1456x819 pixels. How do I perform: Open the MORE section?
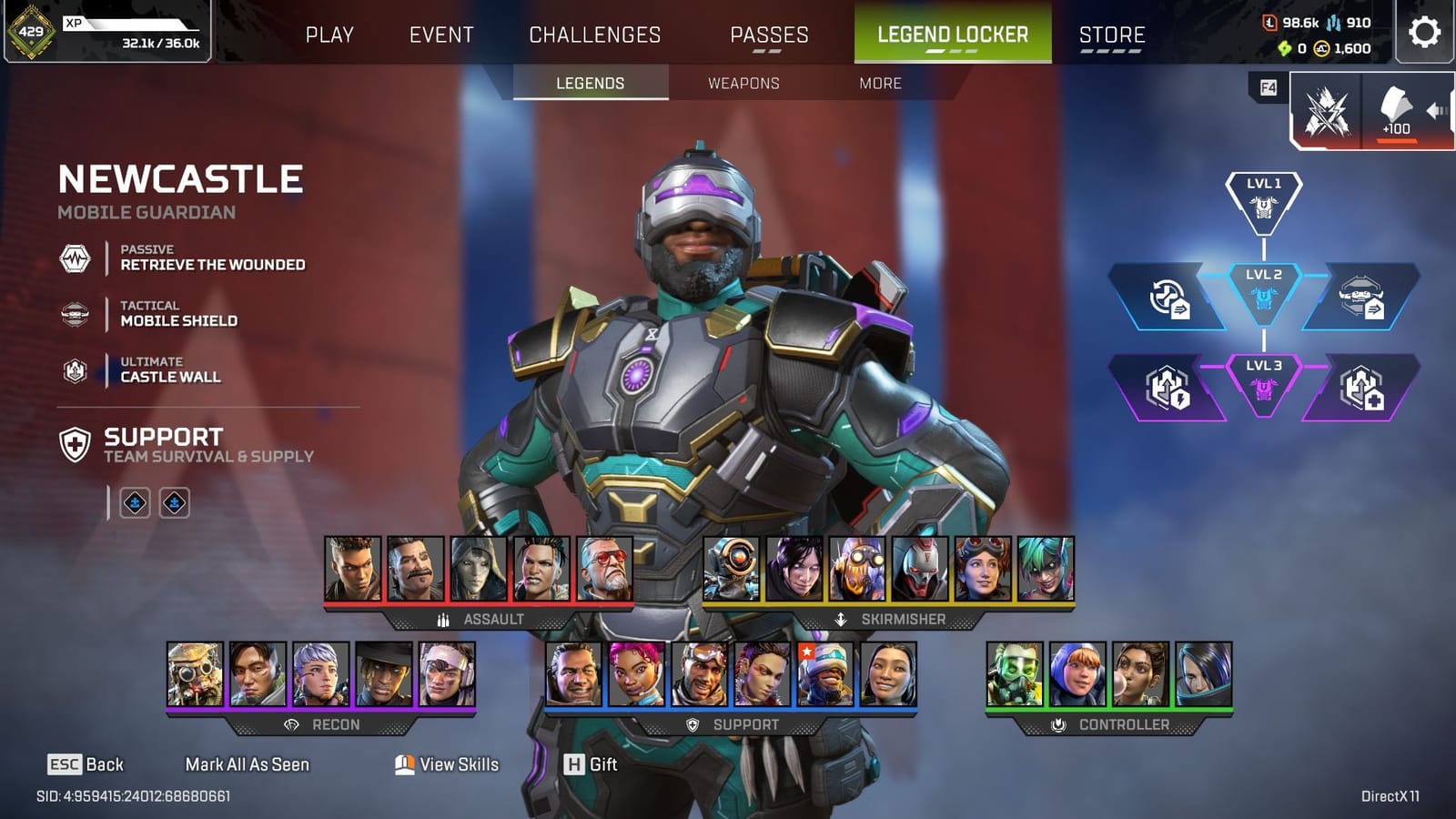coord(879,83)
